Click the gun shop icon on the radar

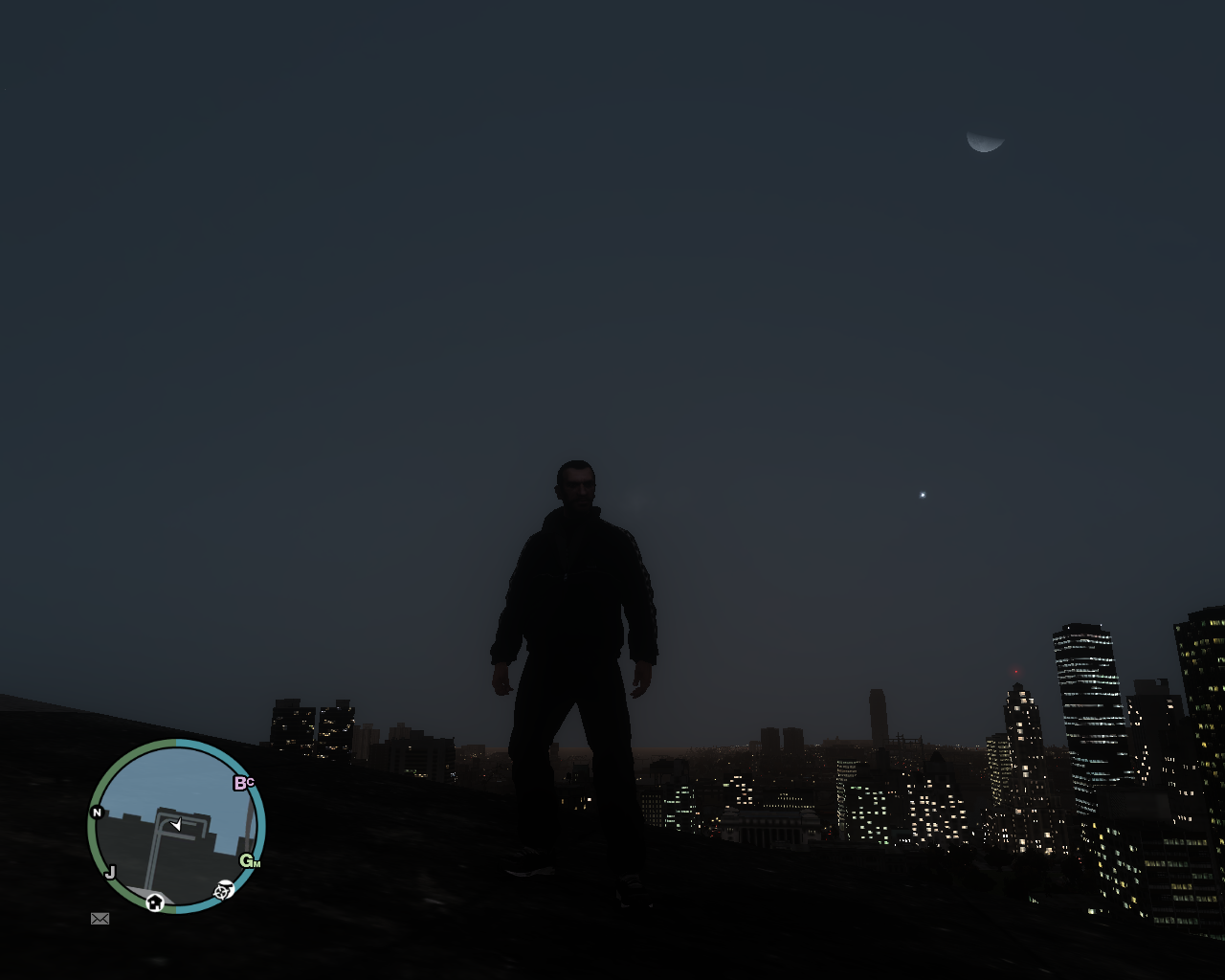coord(224,890)
